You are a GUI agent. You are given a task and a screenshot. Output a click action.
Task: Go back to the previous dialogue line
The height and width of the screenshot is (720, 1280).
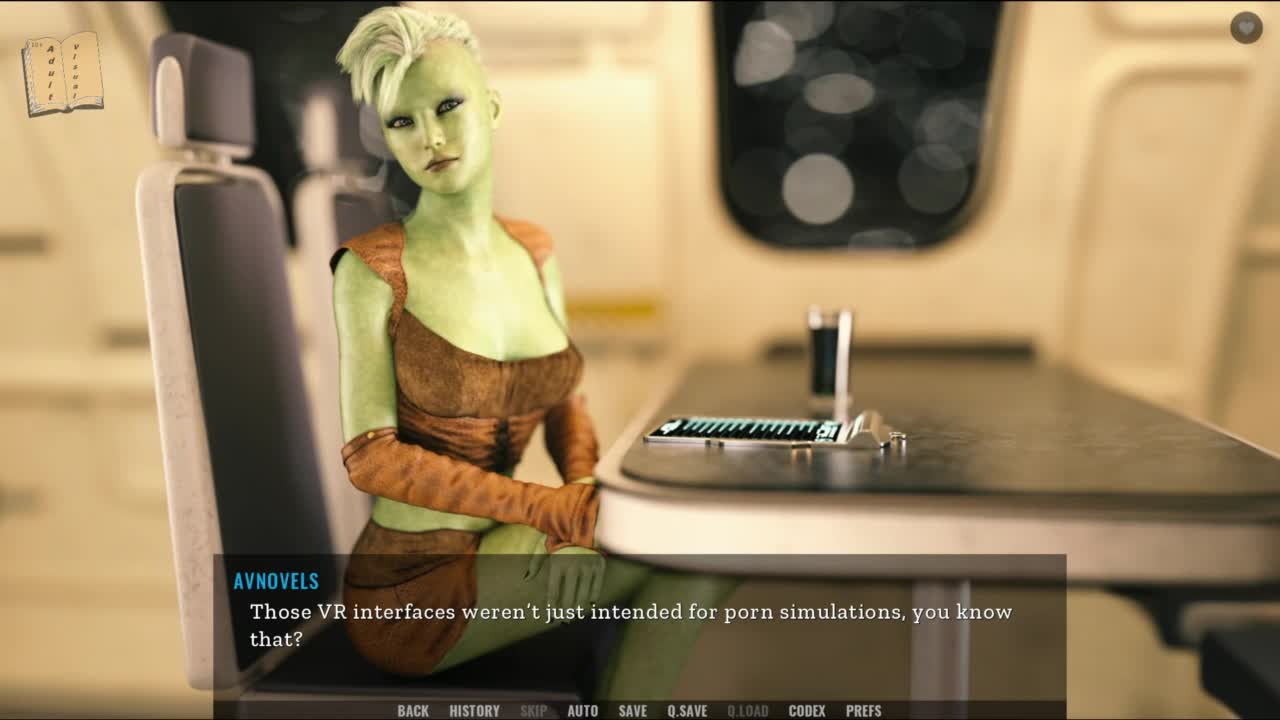click(x=412, y=711)
